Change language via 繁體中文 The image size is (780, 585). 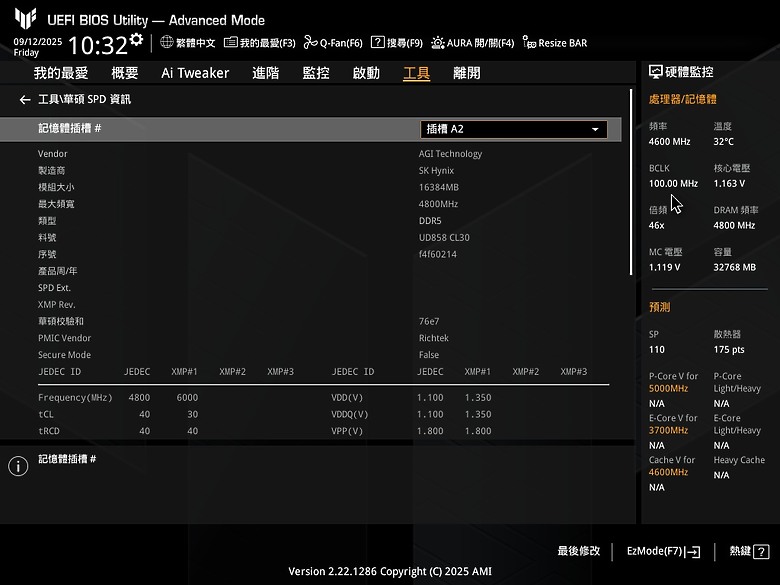pos(187,43)
